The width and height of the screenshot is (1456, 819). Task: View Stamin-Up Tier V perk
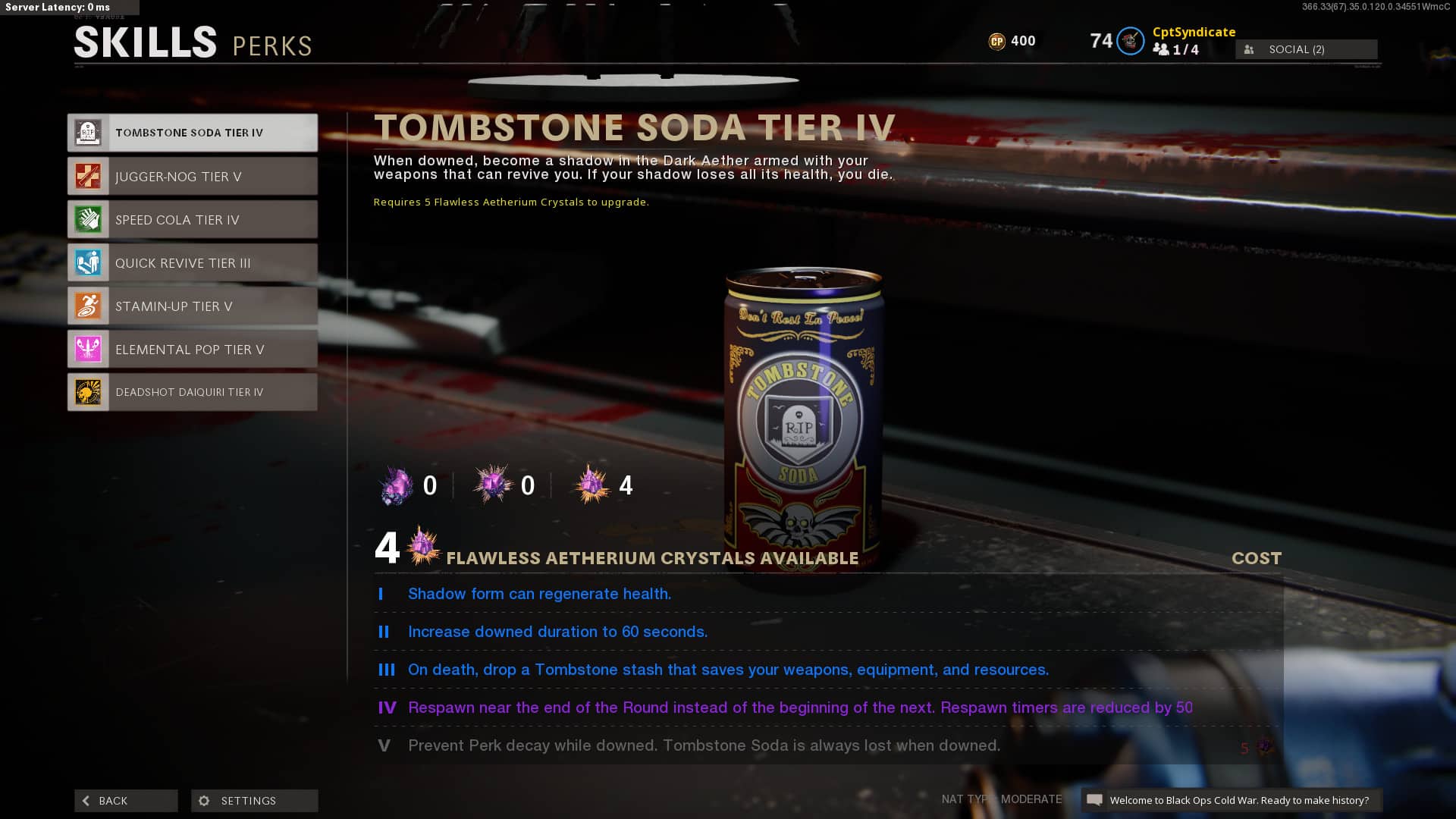[193, 306]
